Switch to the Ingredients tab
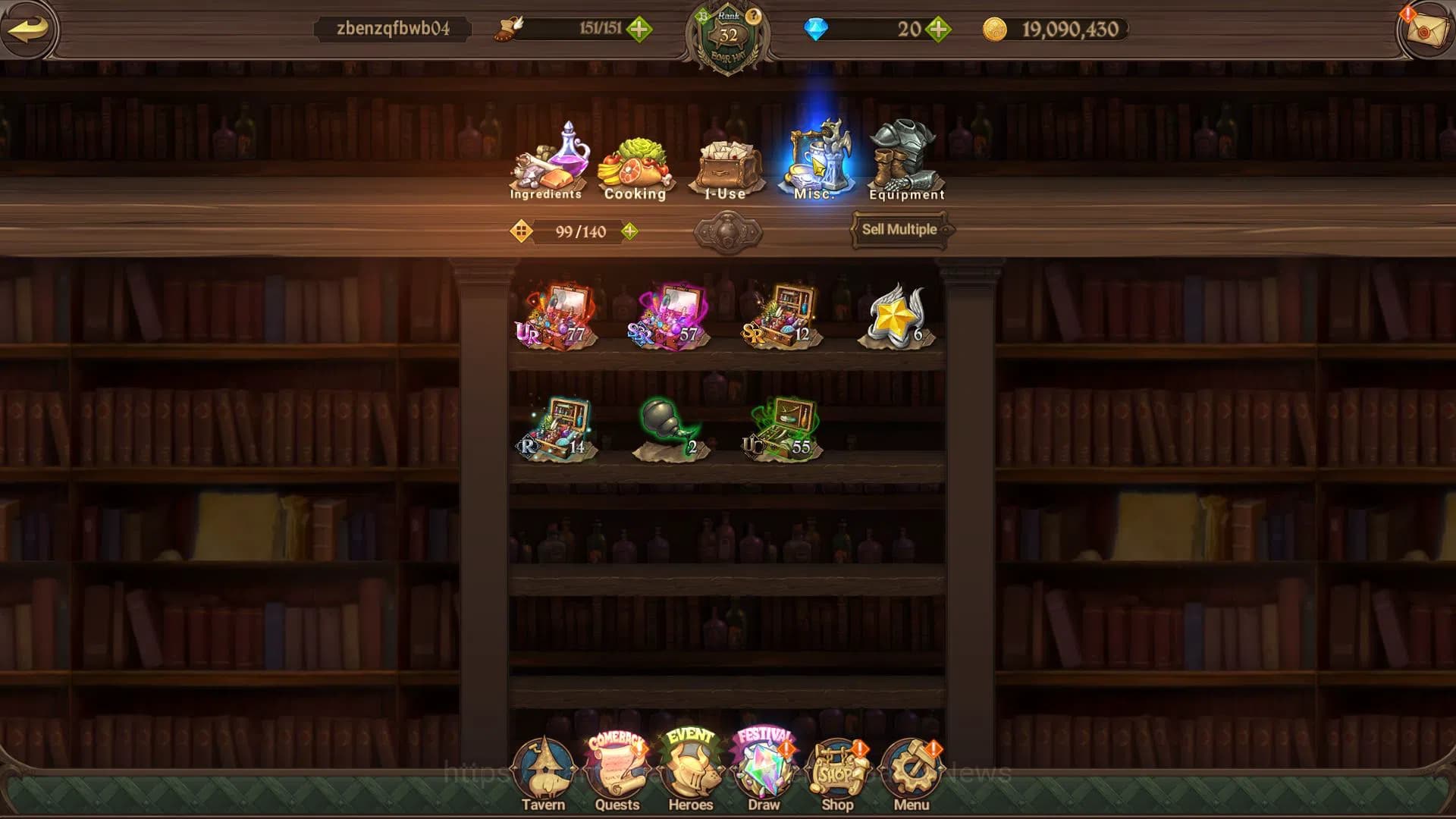 (x=547, y=162)
